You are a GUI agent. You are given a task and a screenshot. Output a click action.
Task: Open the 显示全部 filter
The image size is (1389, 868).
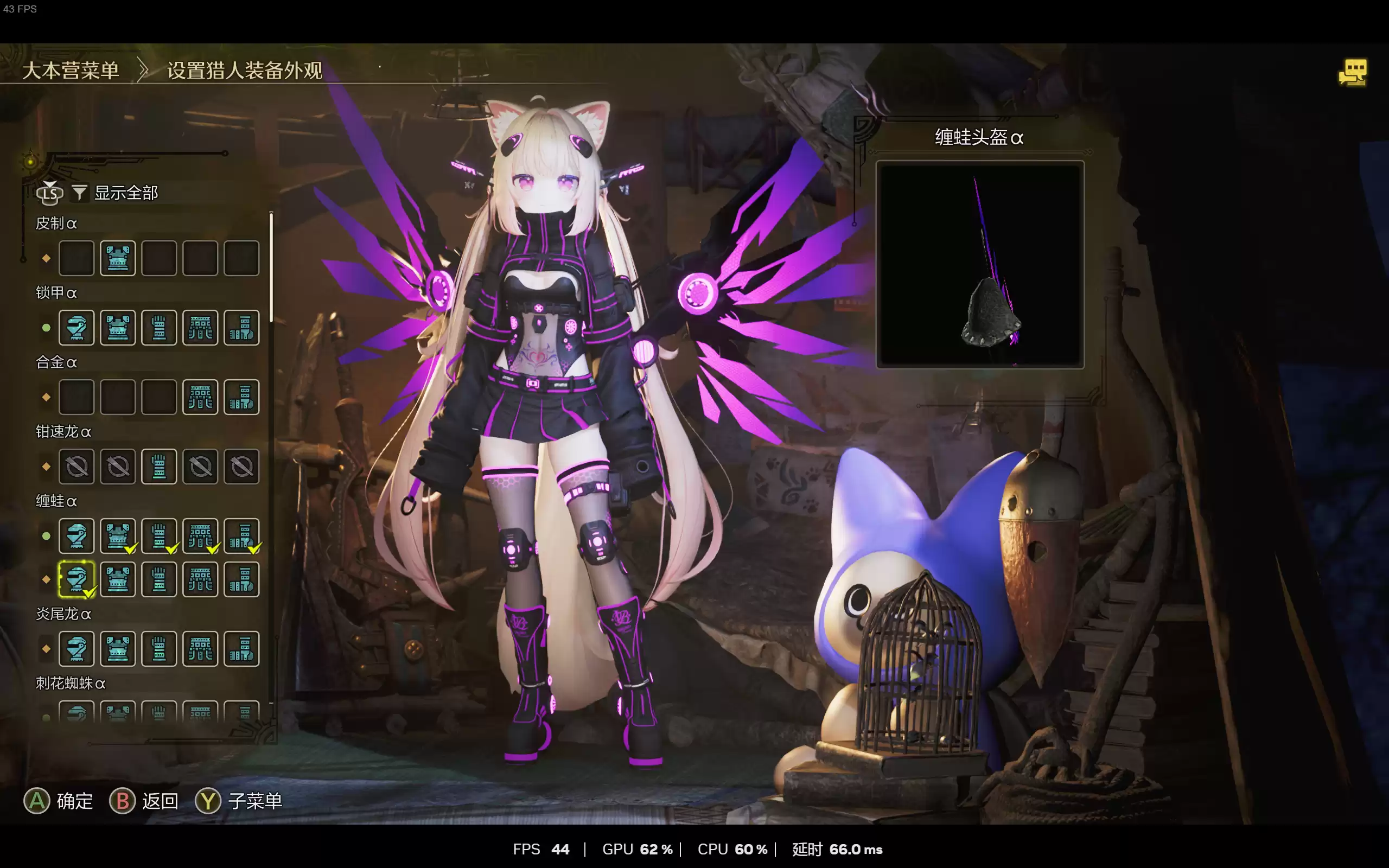125,193
